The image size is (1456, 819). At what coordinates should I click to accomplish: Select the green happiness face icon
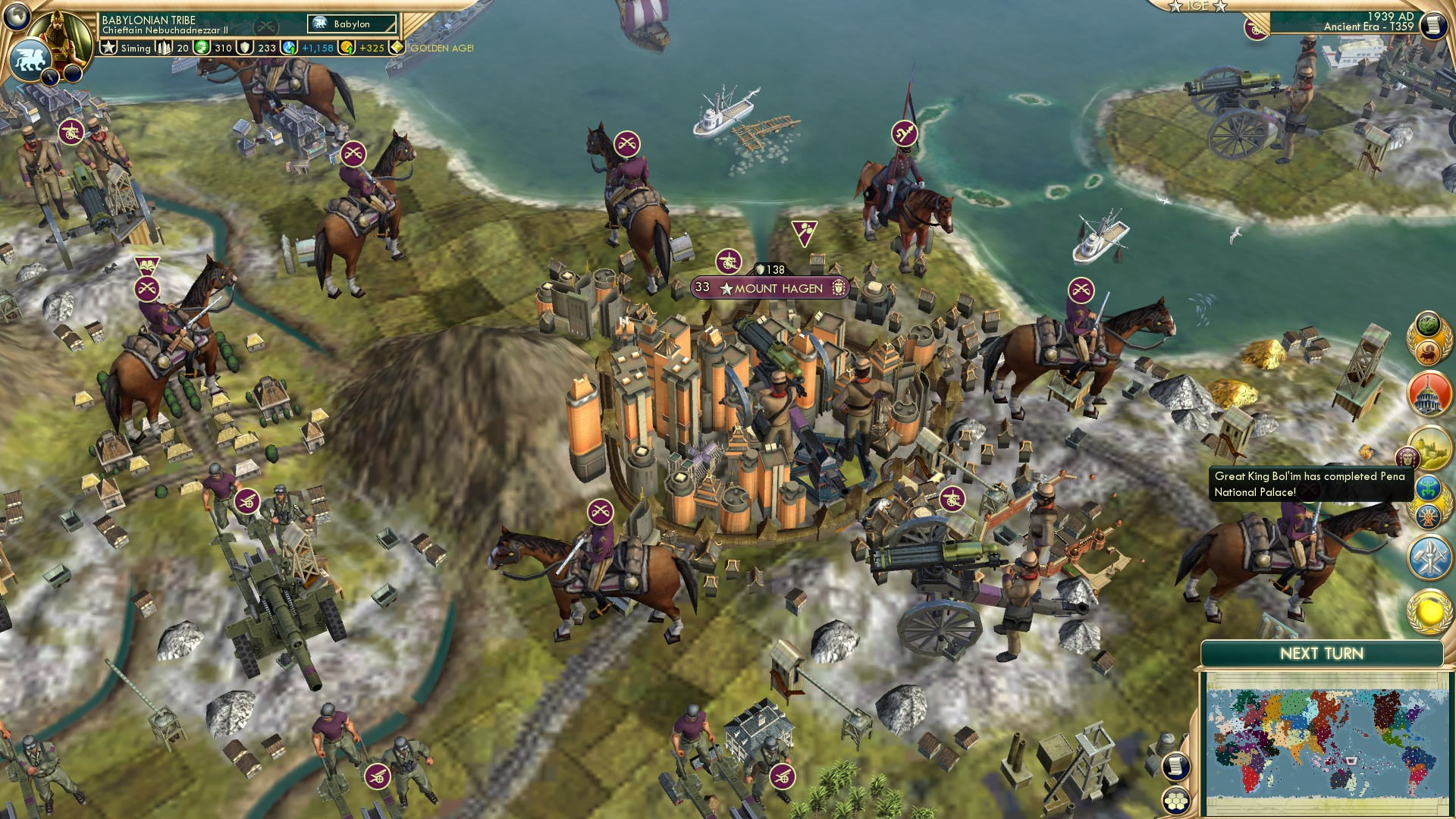pyautogui.click(x=202, y=48)
